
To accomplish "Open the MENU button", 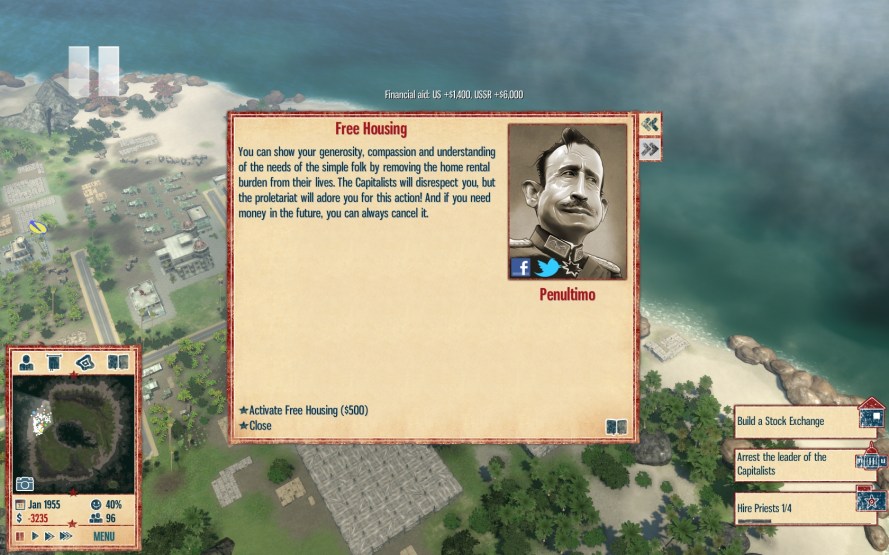I will [104, 537].
